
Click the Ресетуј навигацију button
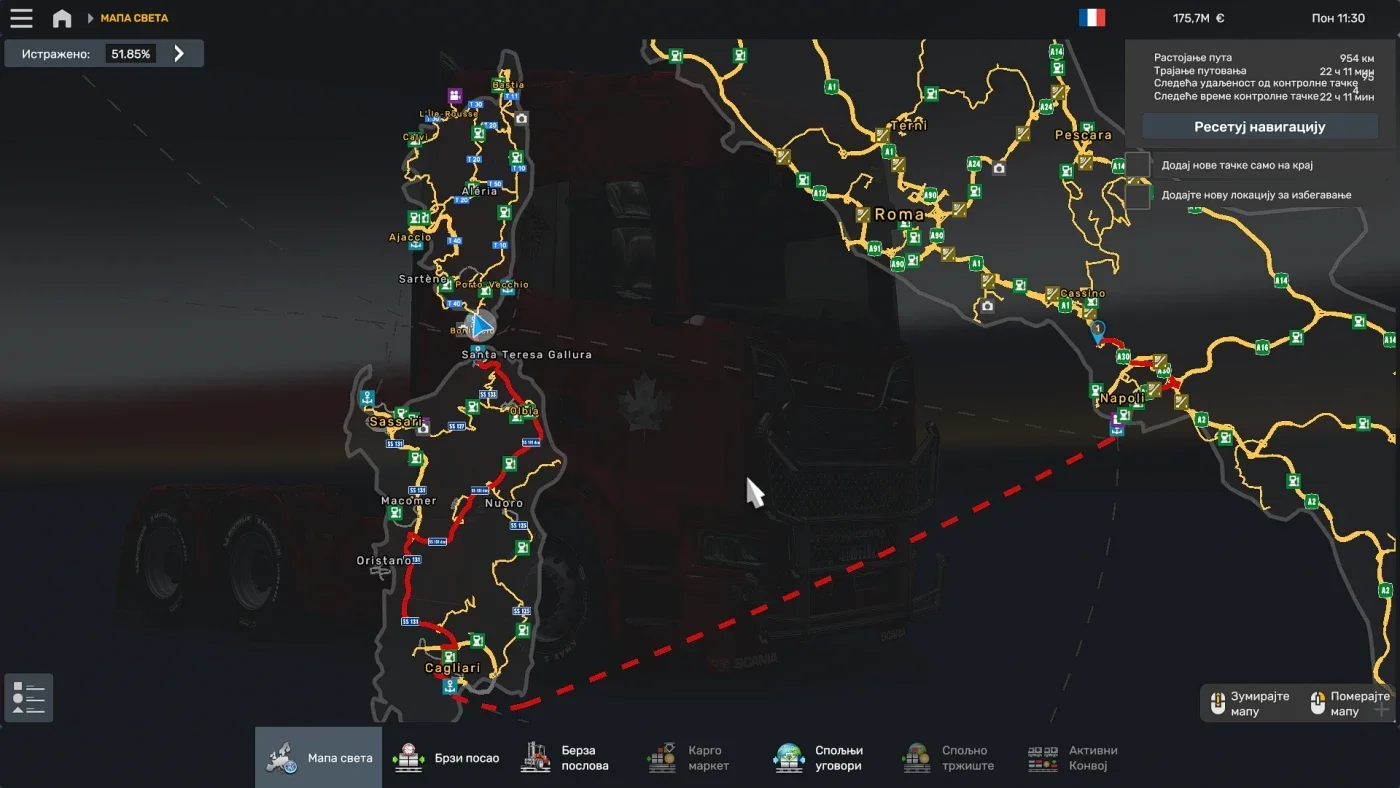coord(1259,127)
